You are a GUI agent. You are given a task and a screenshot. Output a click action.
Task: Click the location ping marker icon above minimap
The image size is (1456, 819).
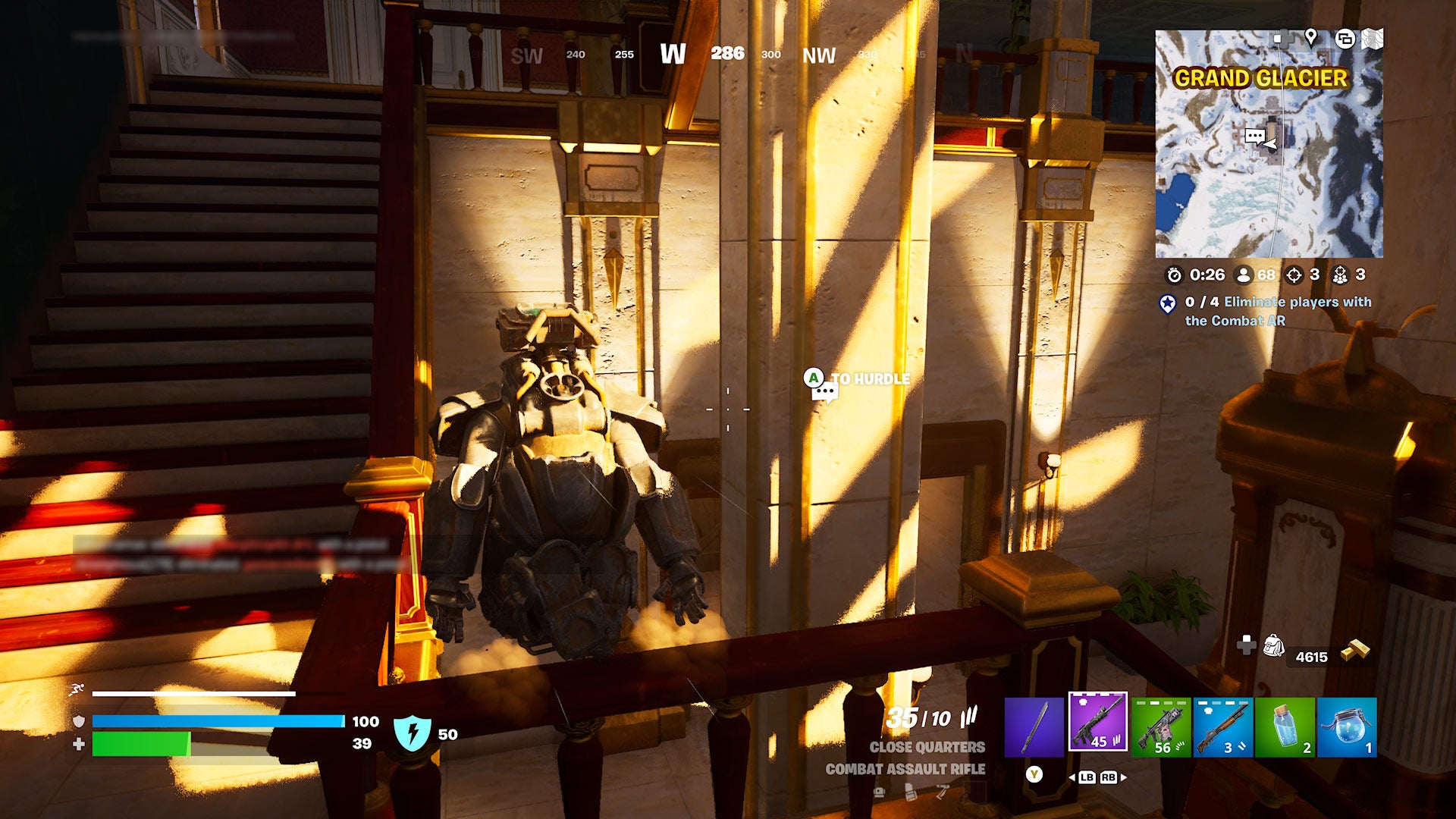[1311, 37]
